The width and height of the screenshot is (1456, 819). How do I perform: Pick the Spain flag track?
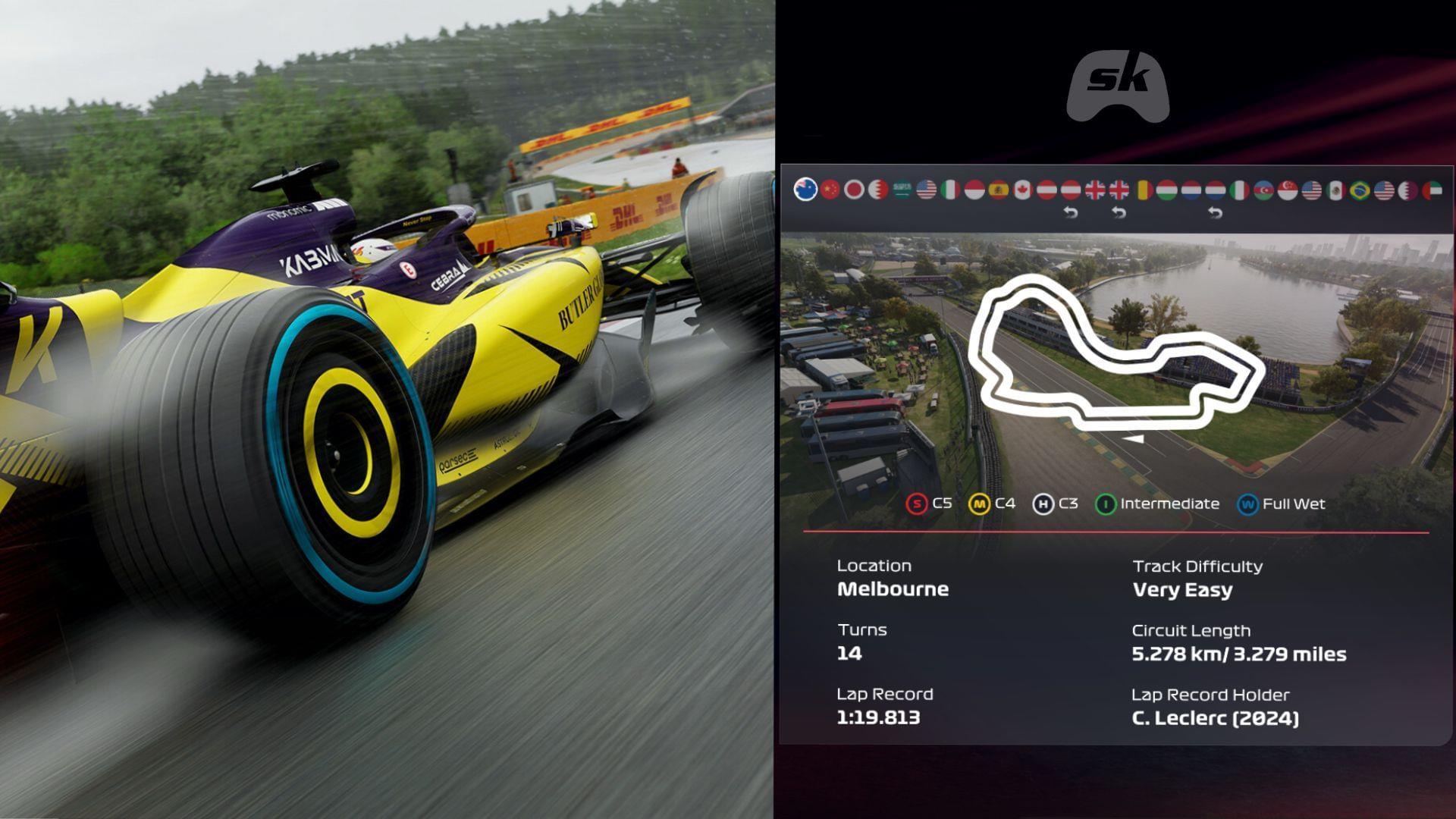999,190
